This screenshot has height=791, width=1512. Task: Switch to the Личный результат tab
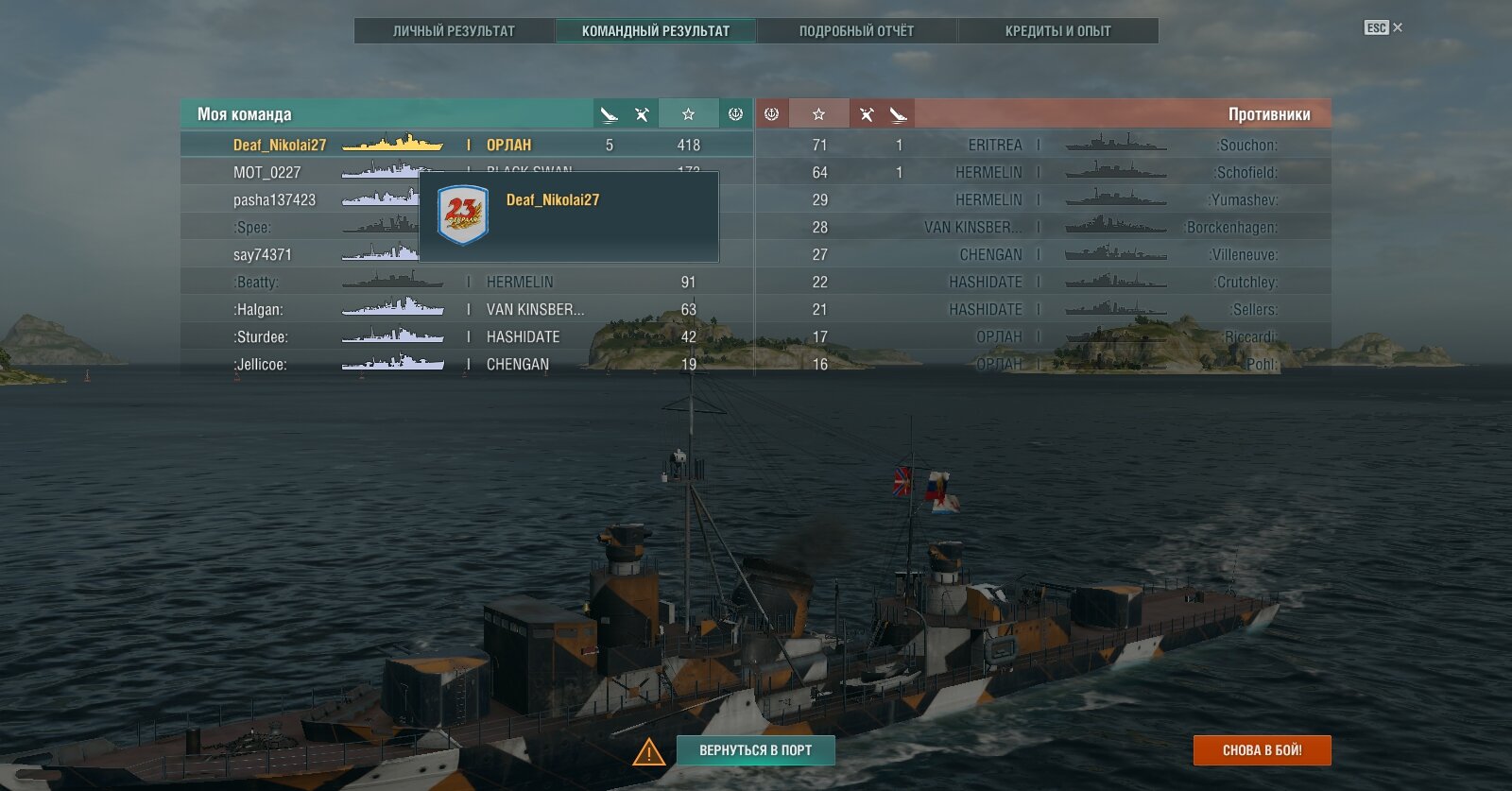(454, 31)
